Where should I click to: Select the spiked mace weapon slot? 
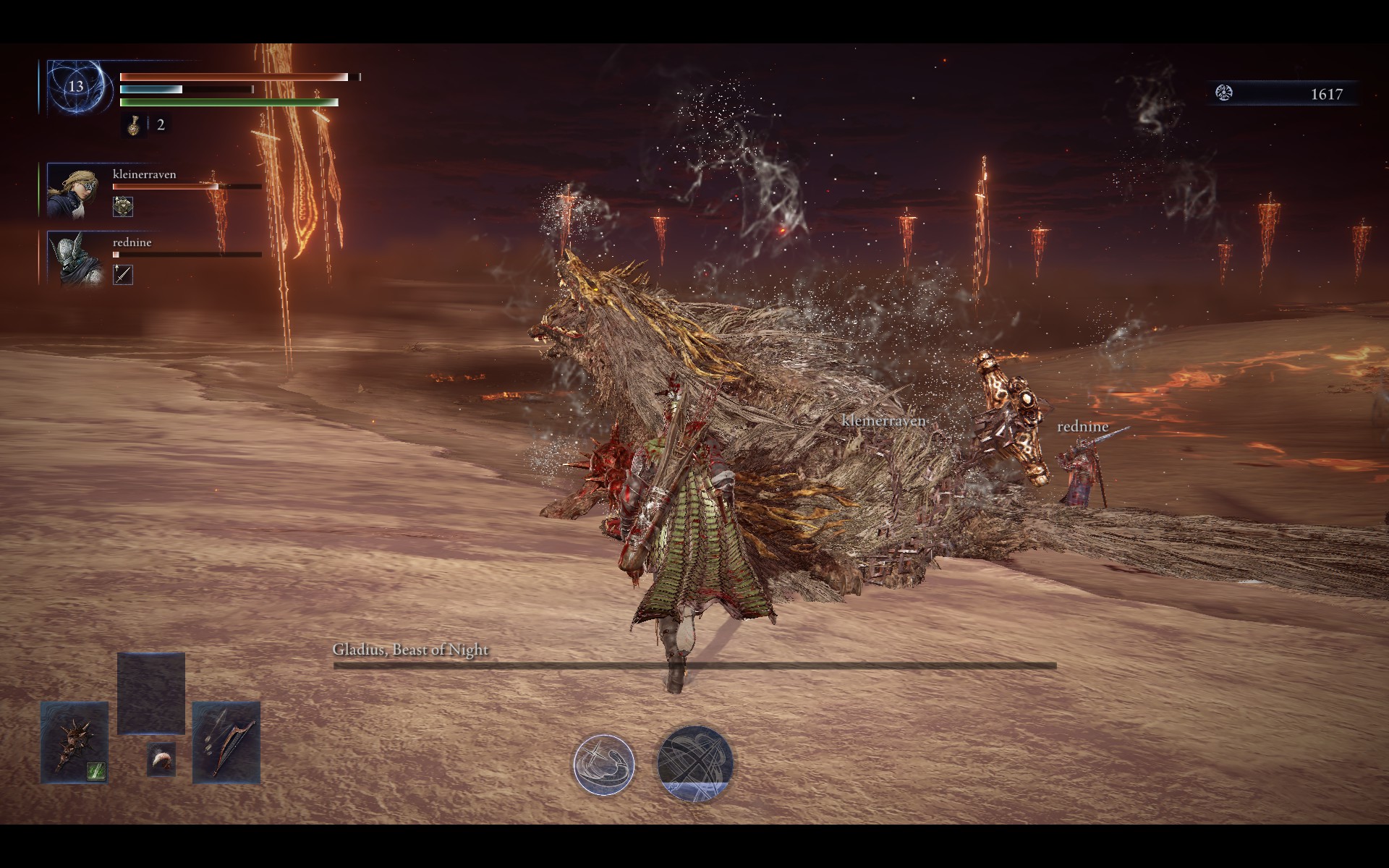74,741
